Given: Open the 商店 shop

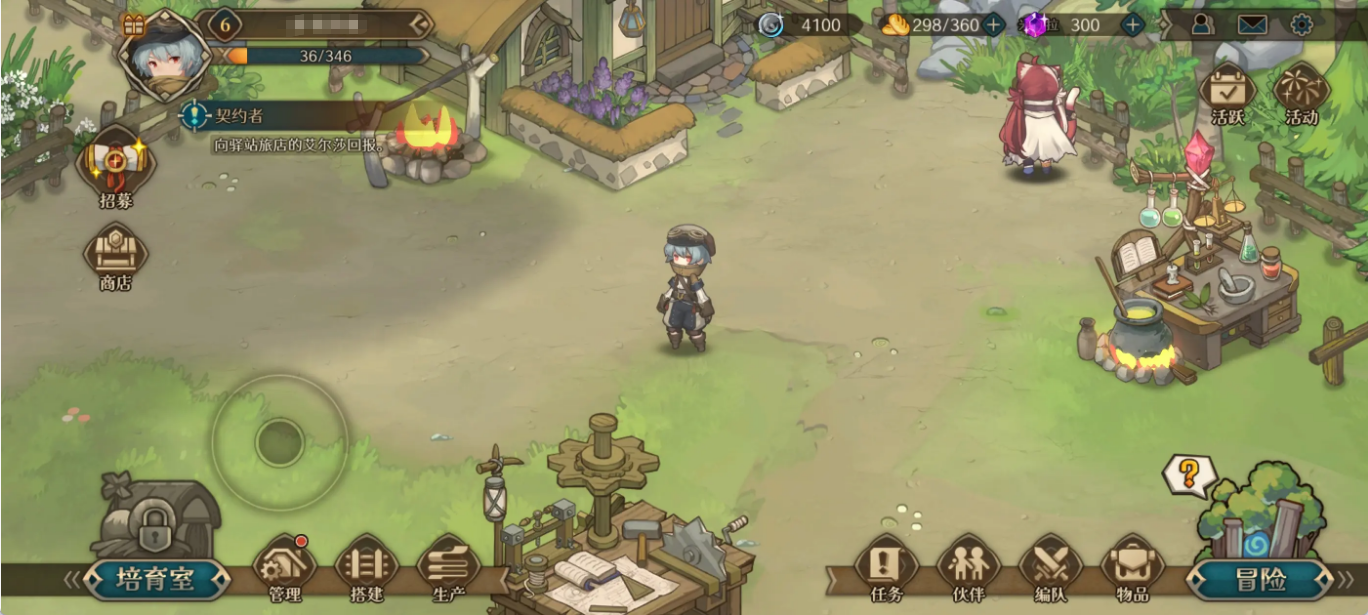Looking at the screenshot, I should pos(116,254).
